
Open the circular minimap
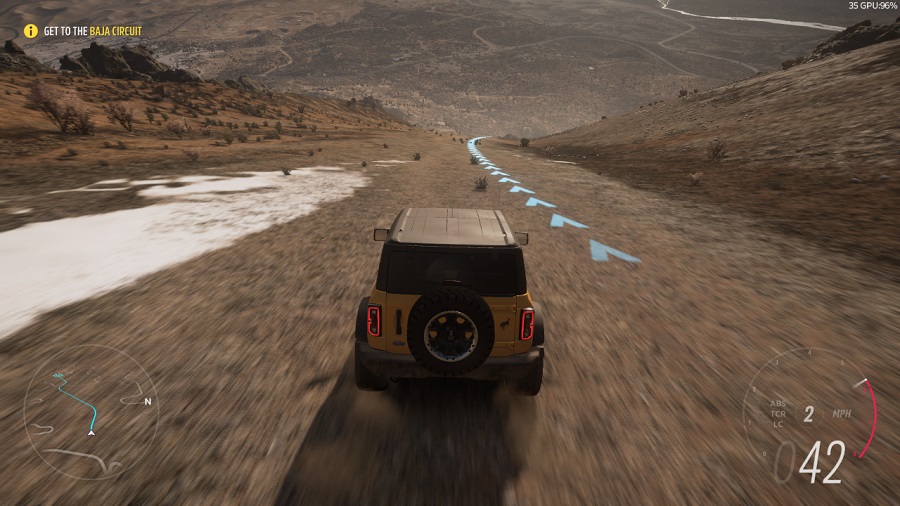pyautogui.click(x=90, y=412)
